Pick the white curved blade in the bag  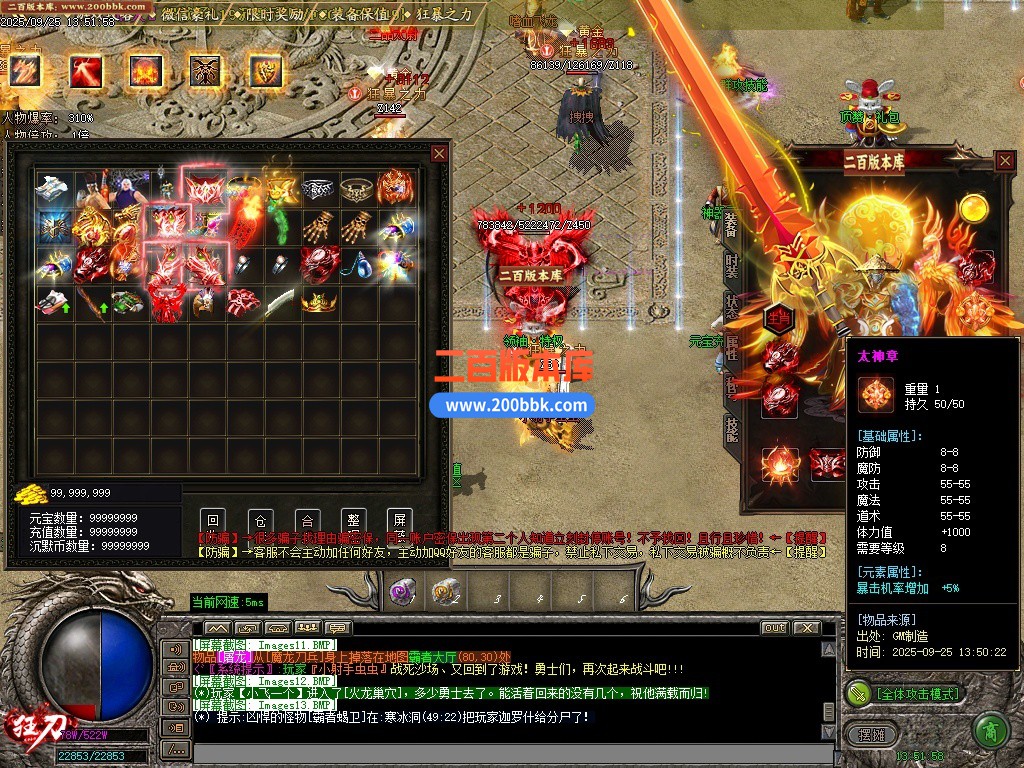coord(280,300)
